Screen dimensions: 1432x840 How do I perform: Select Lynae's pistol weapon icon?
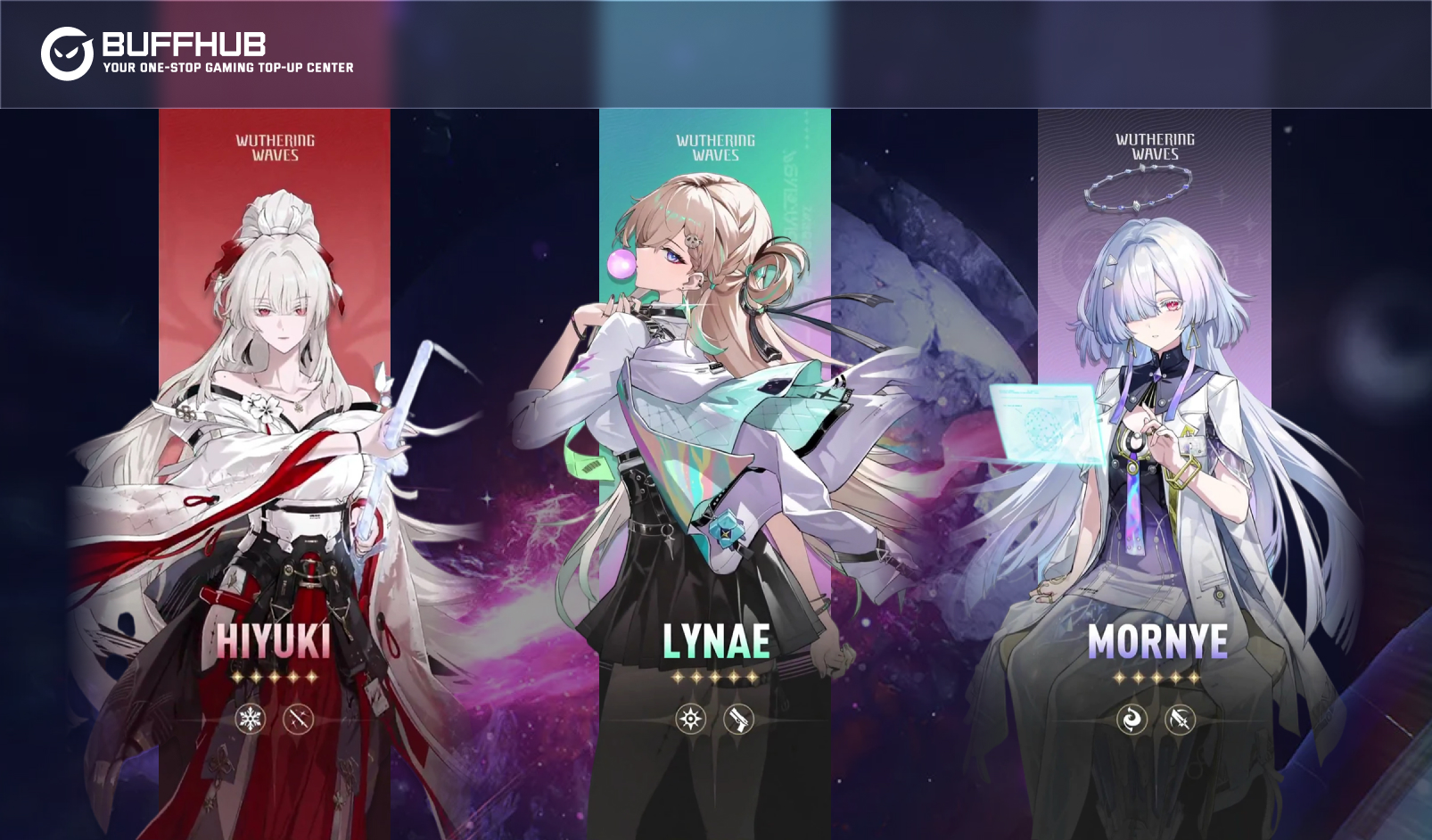[738, 719]
